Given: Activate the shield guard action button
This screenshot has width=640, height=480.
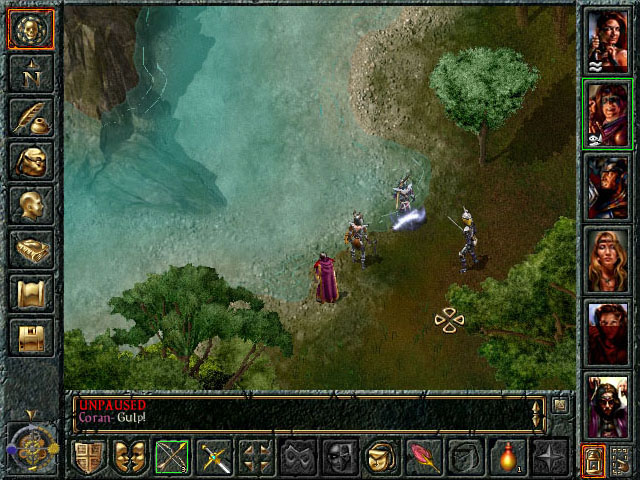Looking at the screenshot, I should click(89, 458).
